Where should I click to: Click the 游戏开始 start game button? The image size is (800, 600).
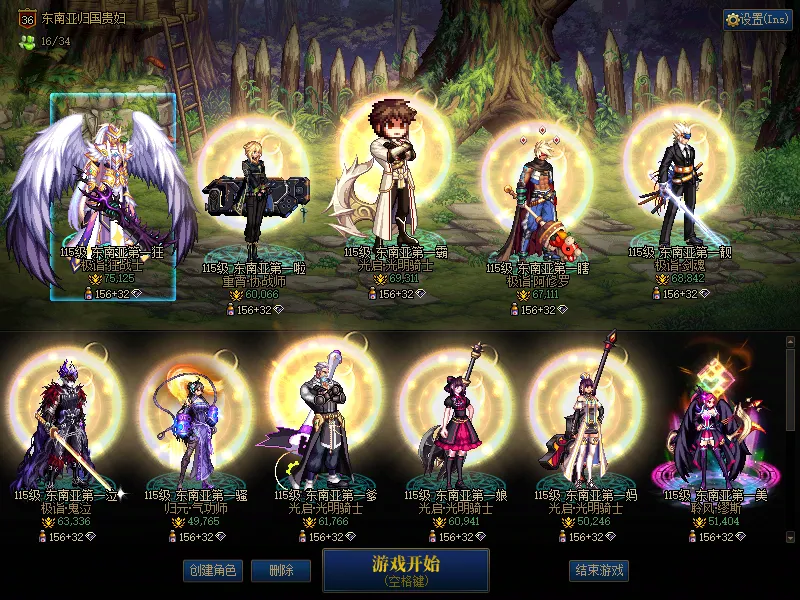click(405, 569)
